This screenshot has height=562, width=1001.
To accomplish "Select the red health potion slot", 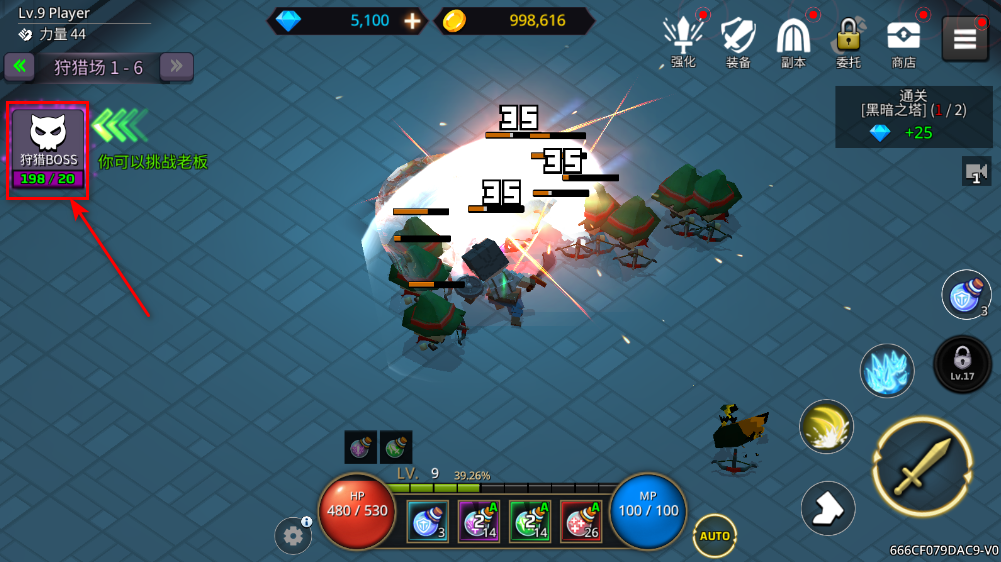I will point(580,521).
